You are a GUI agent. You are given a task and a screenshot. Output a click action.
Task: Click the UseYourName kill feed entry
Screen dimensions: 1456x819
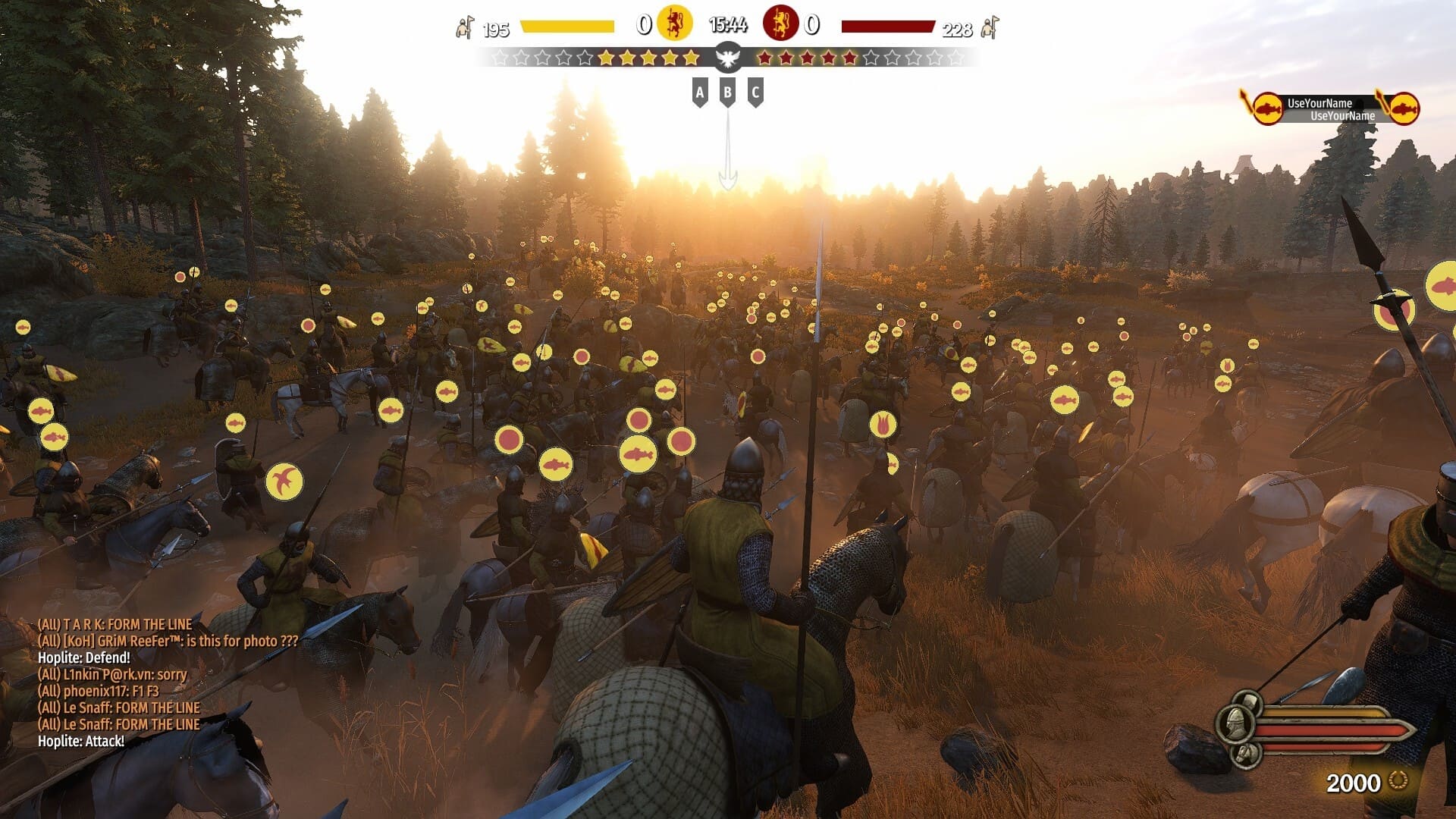1330,109
